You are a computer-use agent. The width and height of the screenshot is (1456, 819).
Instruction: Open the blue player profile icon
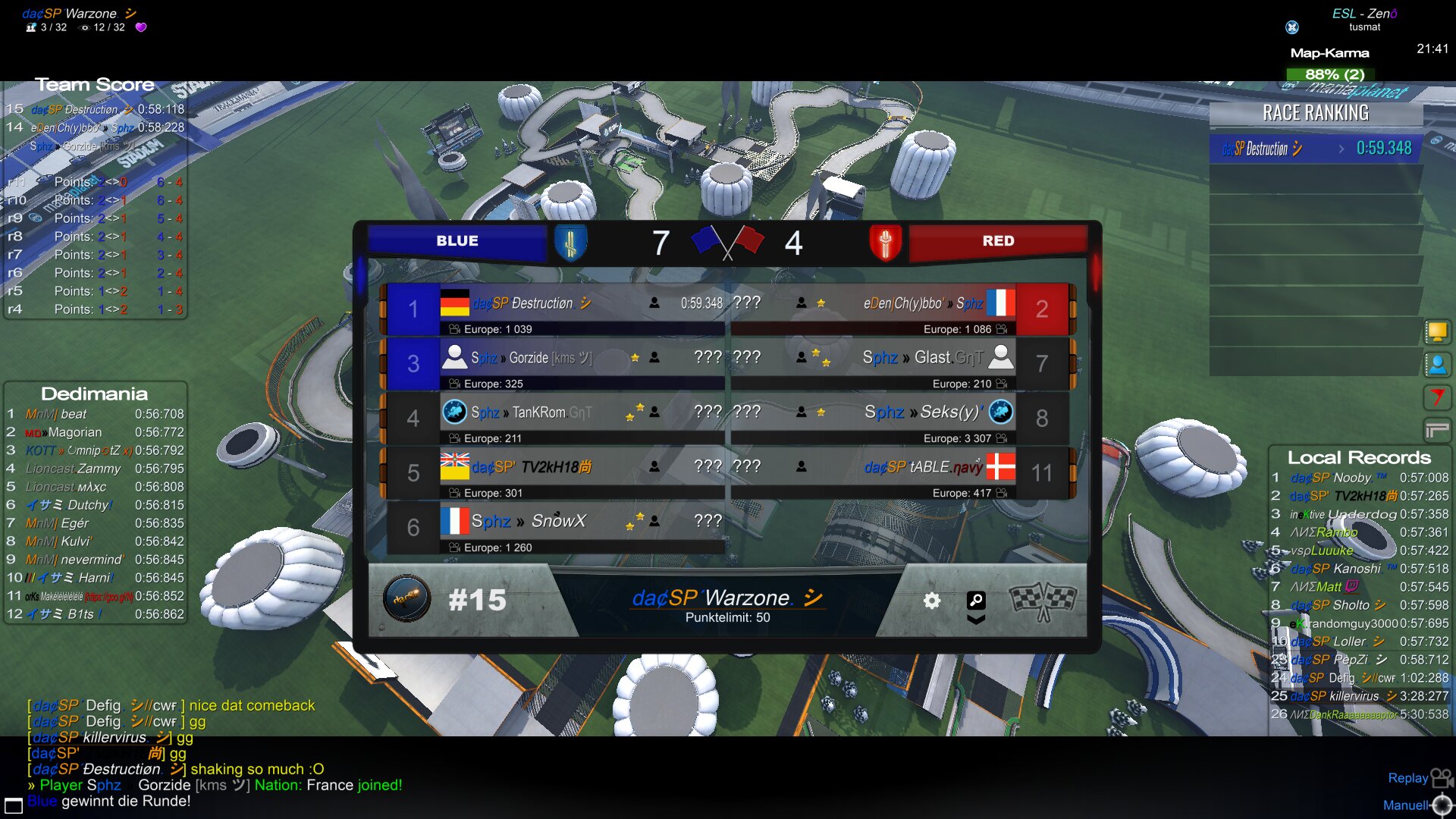[1437, 365]
